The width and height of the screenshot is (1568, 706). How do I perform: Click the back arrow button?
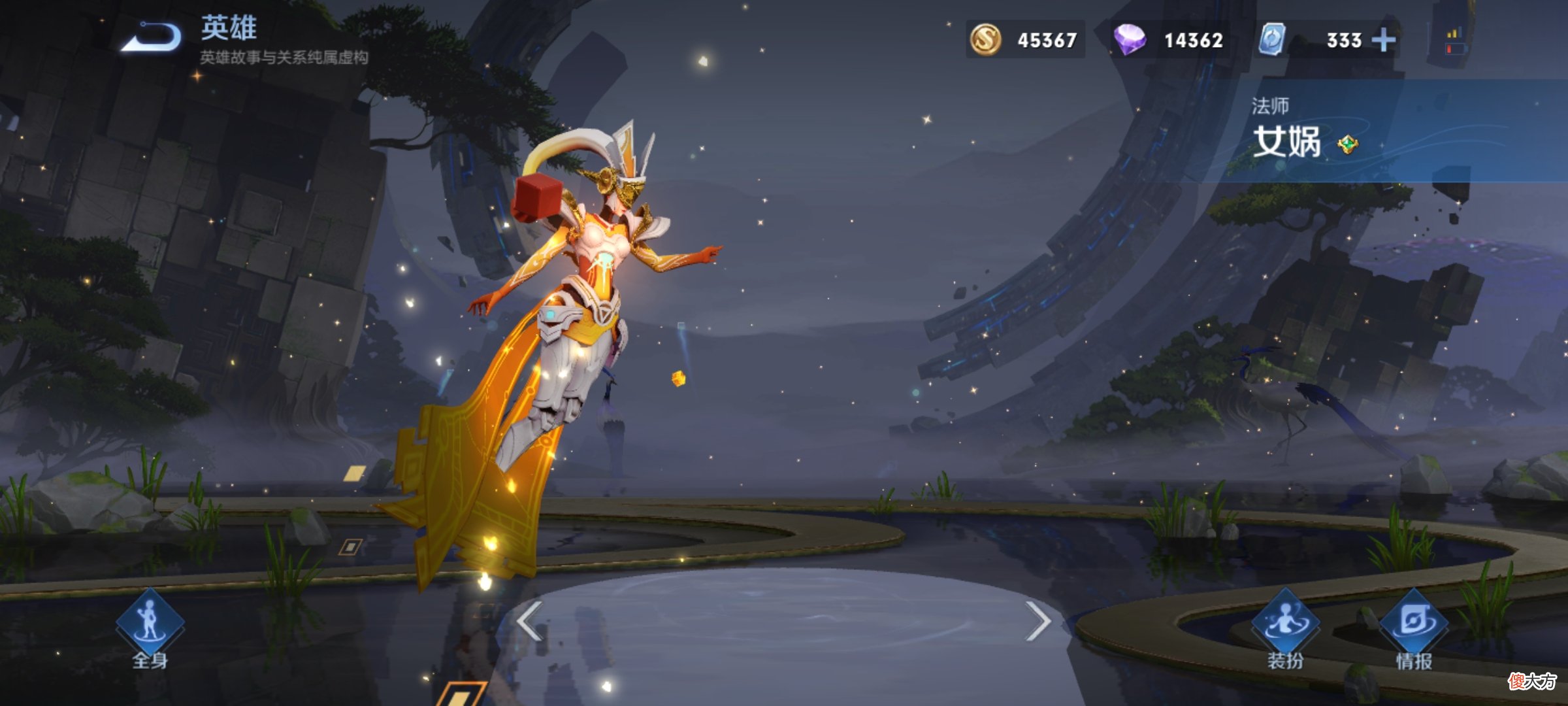[x=153, y=37]
